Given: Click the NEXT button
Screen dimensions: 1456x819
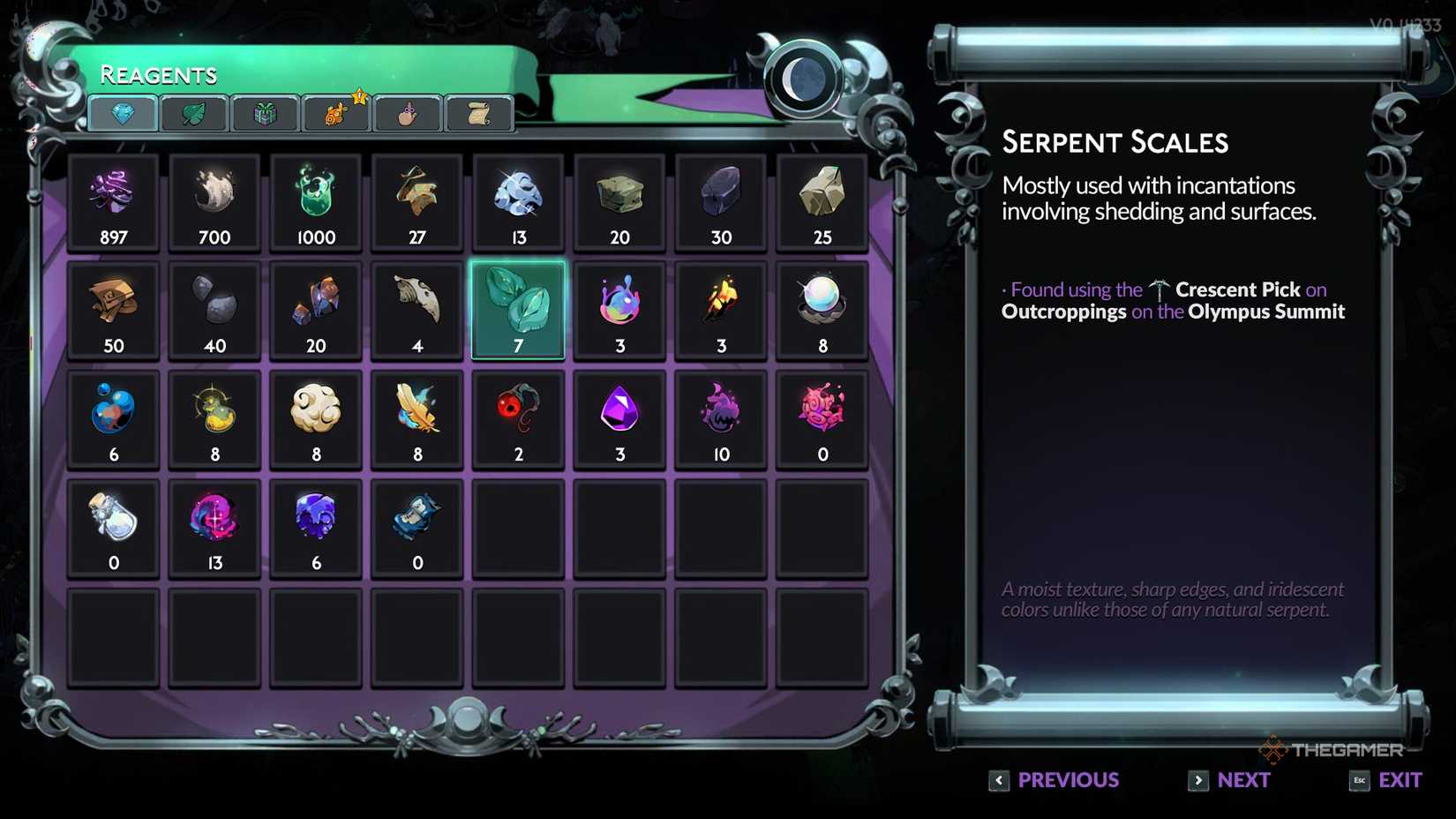Looking at the screenshot, I should [1243, 780].
